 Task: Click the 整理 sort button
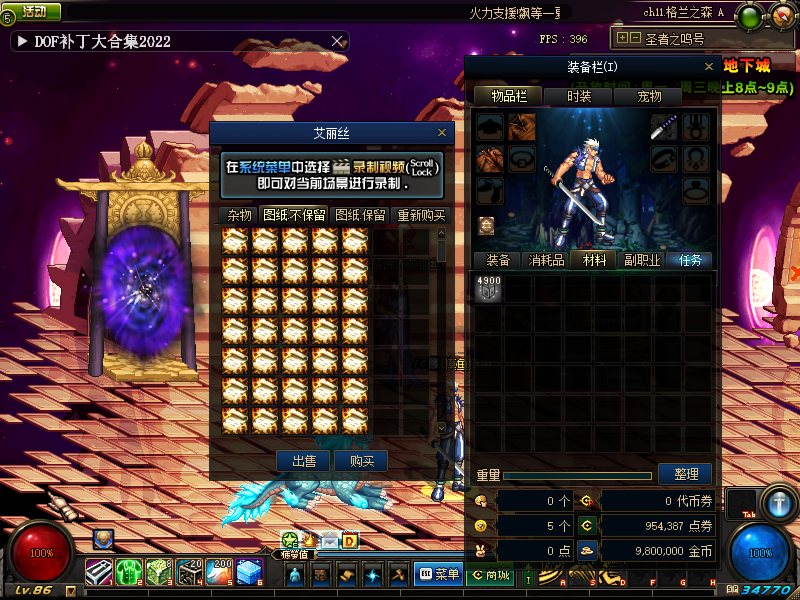point(685,474)
